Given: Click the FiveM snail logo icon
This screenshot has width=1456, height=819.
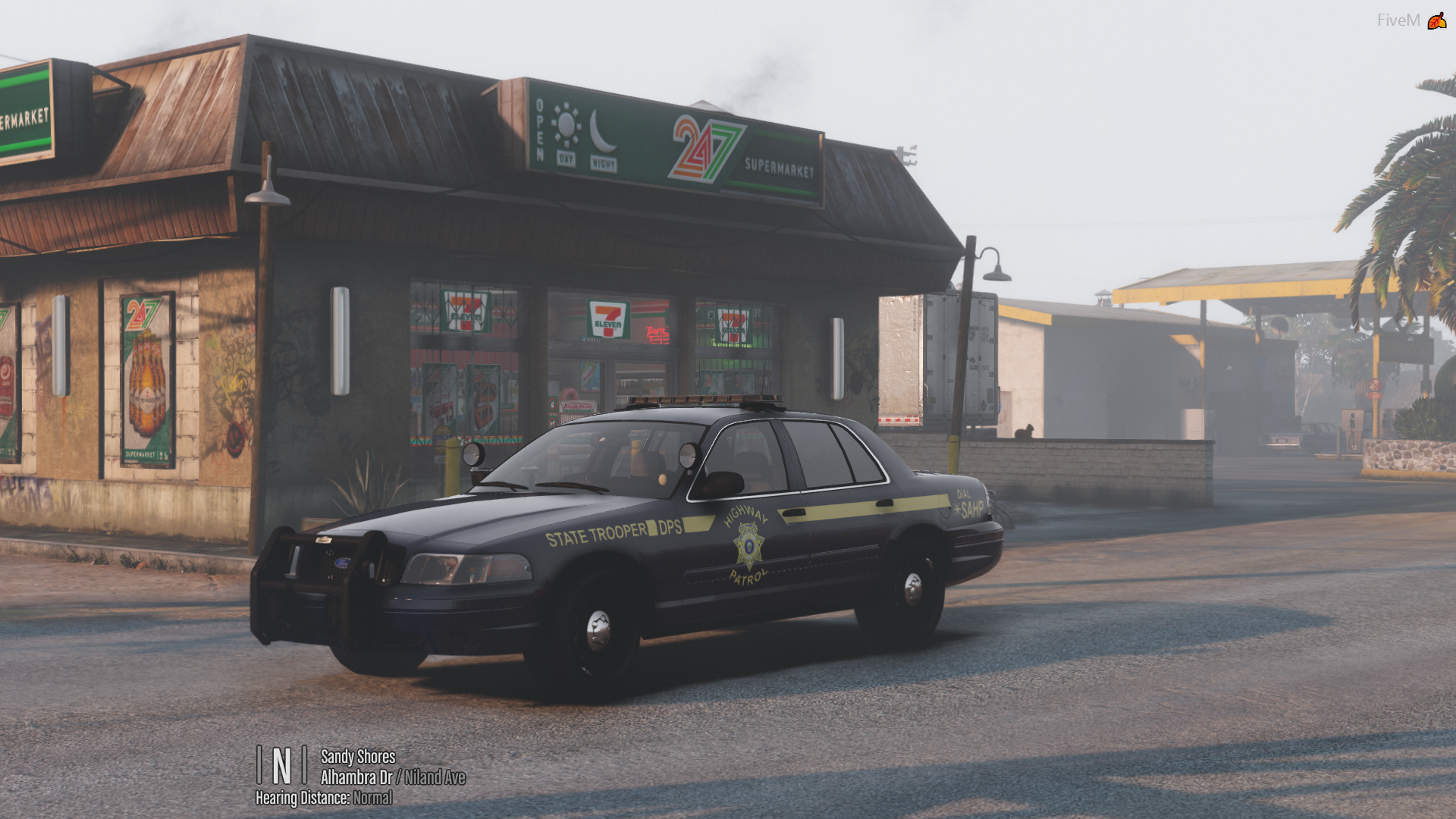Looking at the screenshot, I should [x=1436, y=20].
